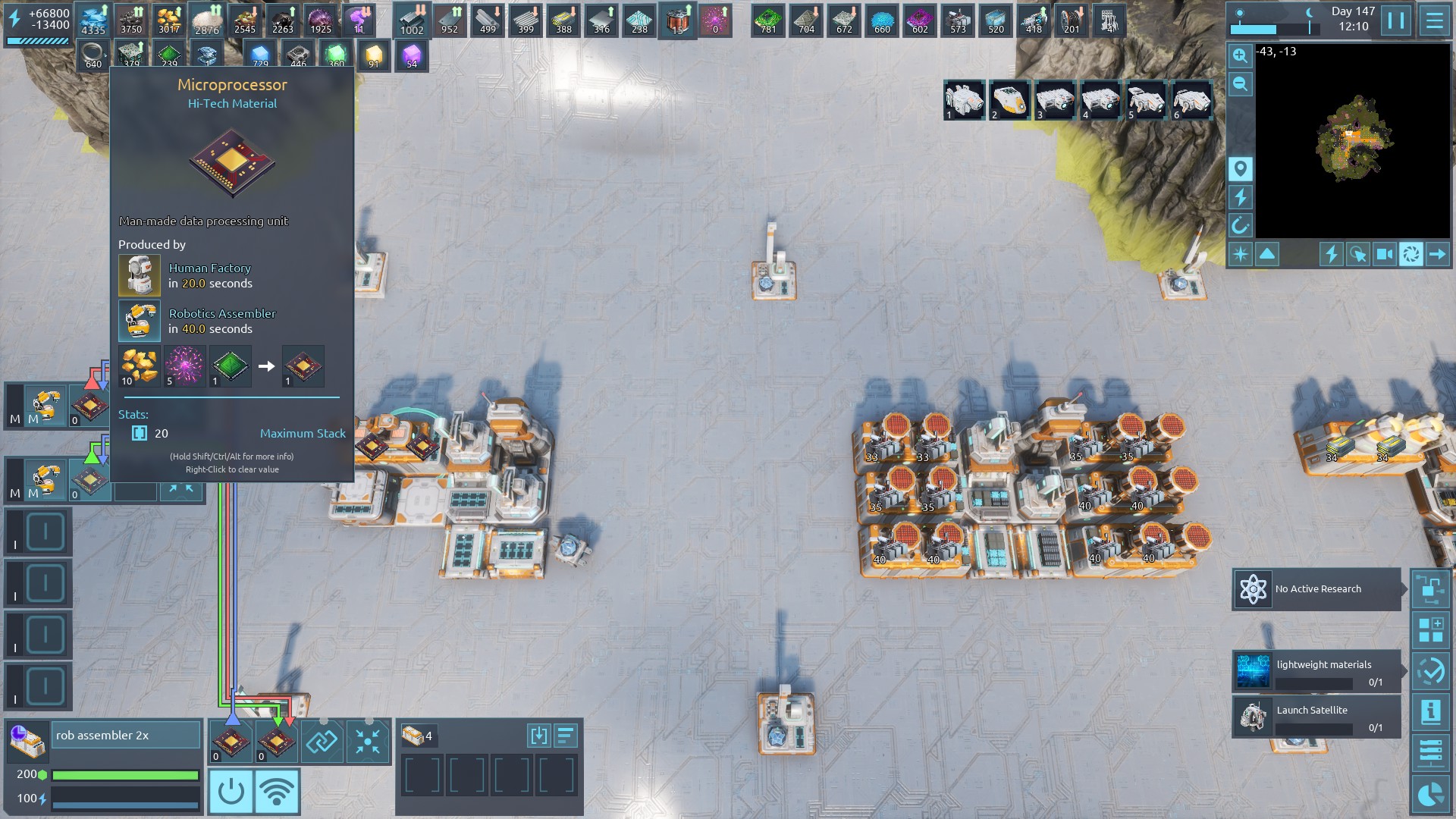Select the Launch Satellite objective
1456x819 pixels.
1316,717
